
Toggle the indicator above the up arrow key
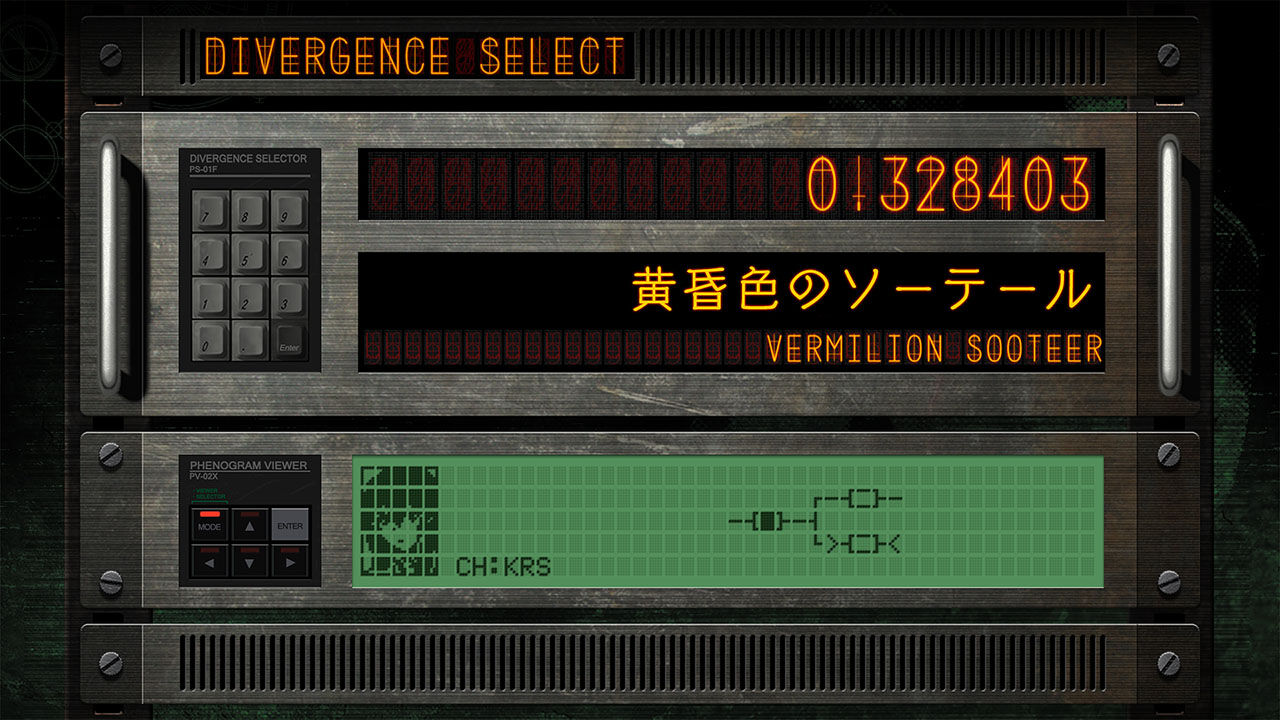pos(249,514)
